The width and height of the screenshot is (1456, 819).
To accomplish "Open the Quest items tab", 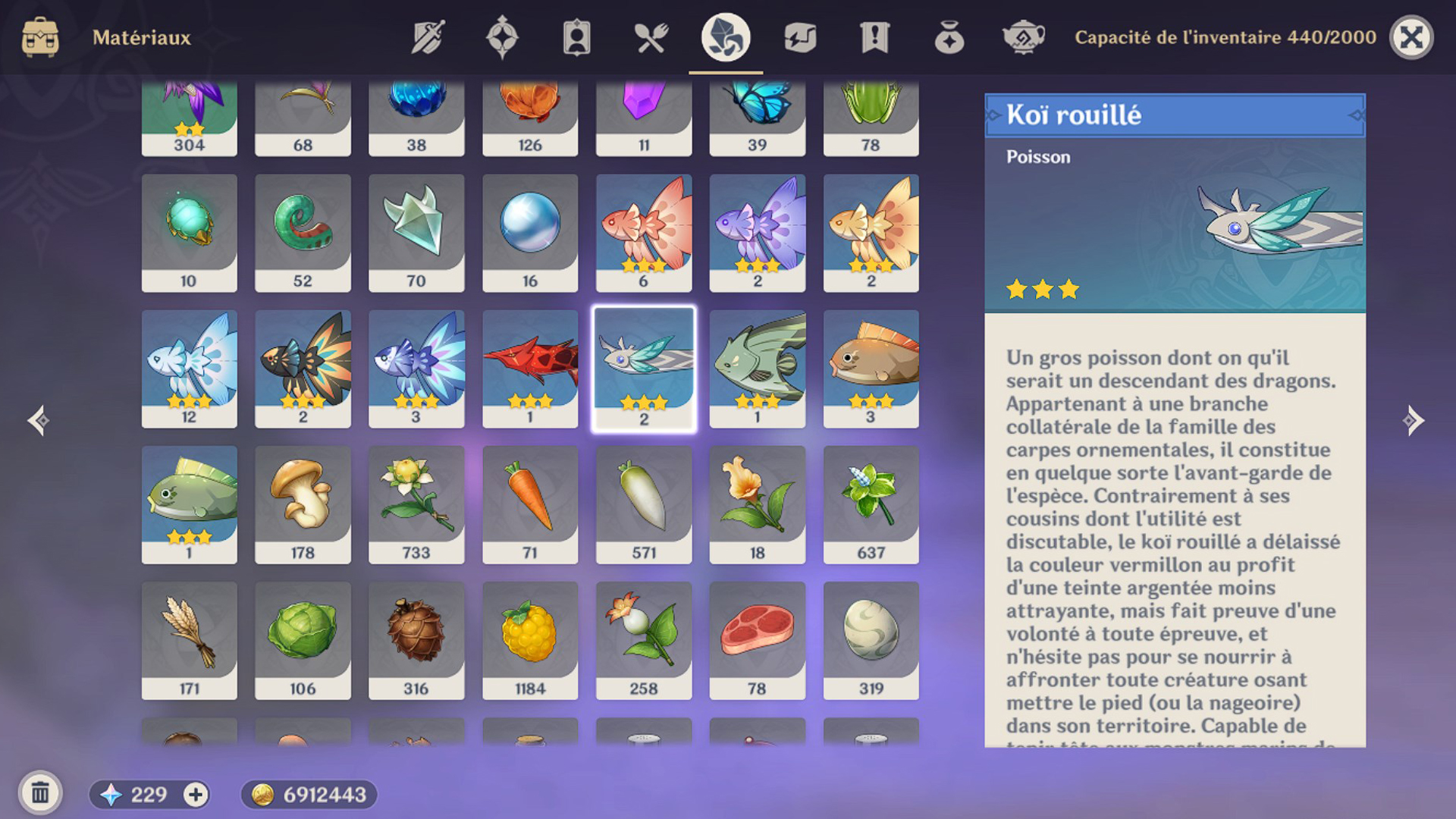I will (x=874, y=37).
